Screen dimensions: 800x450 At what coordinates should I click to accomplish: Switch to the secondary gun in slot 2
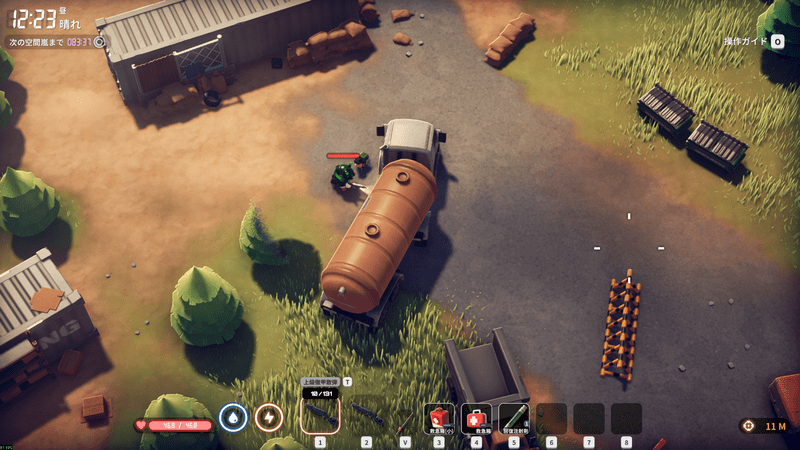(366, 415)
